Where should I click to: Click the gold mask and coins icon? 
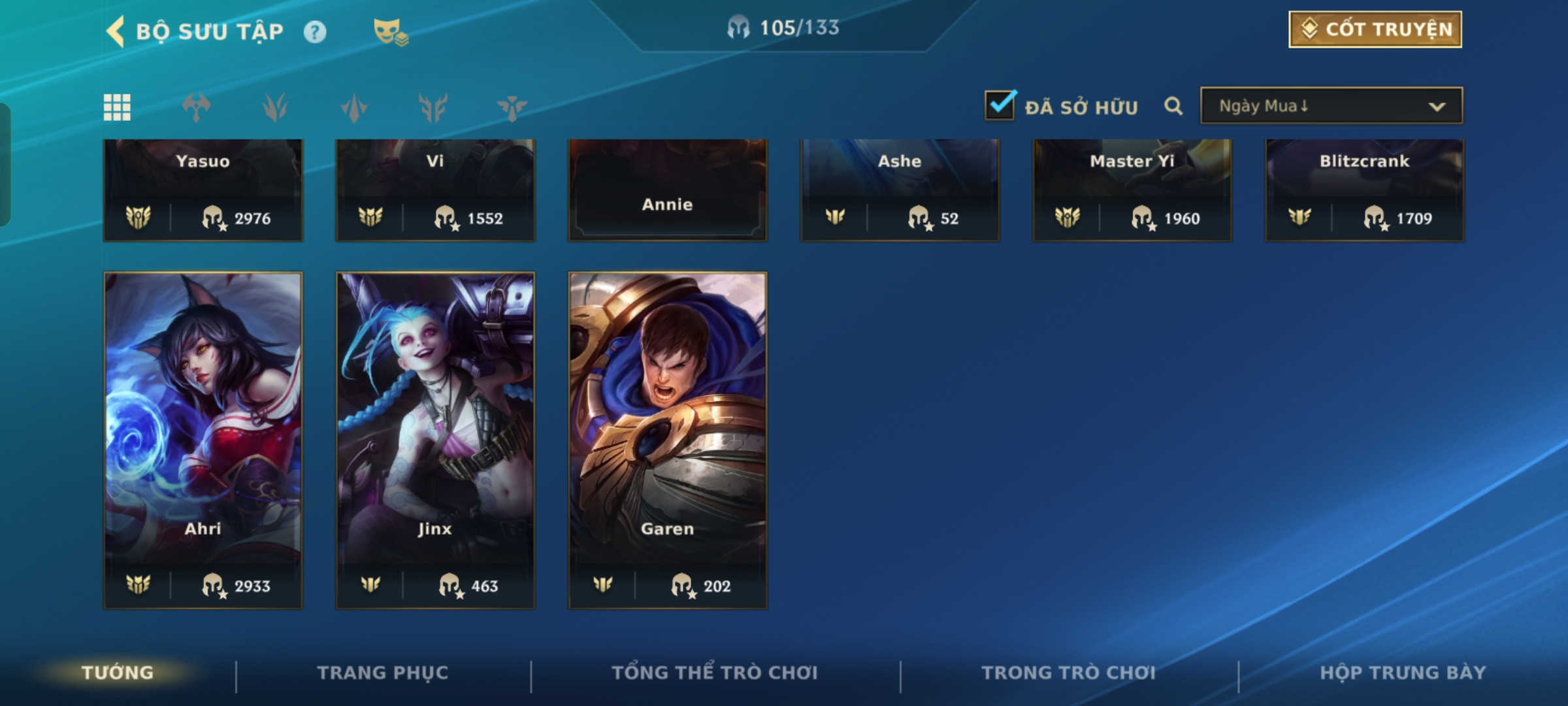point(390,32)
